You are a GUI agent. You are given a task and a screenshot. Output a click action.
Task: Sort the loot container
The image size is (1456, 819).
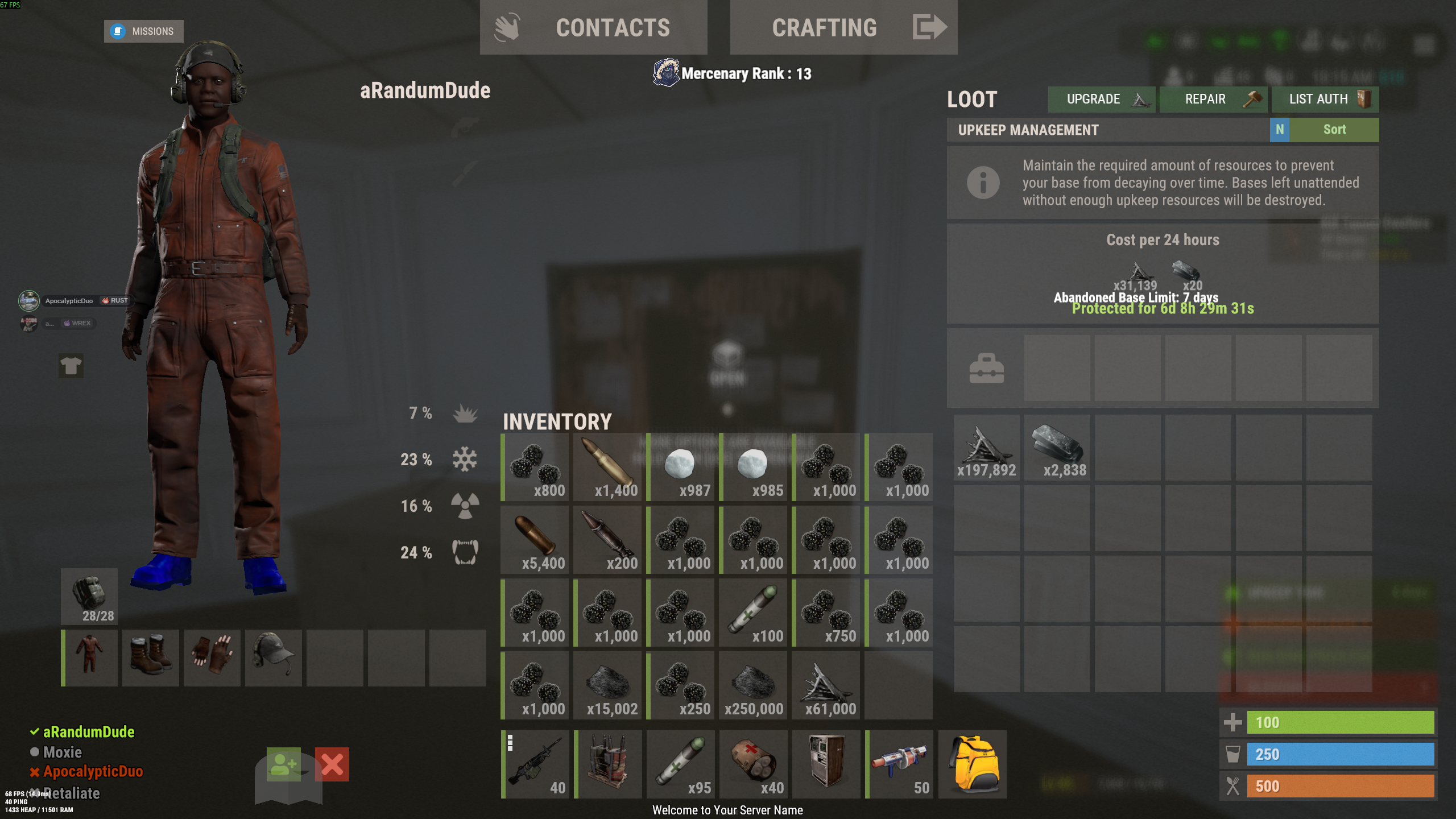click(x=1334, y=130)
